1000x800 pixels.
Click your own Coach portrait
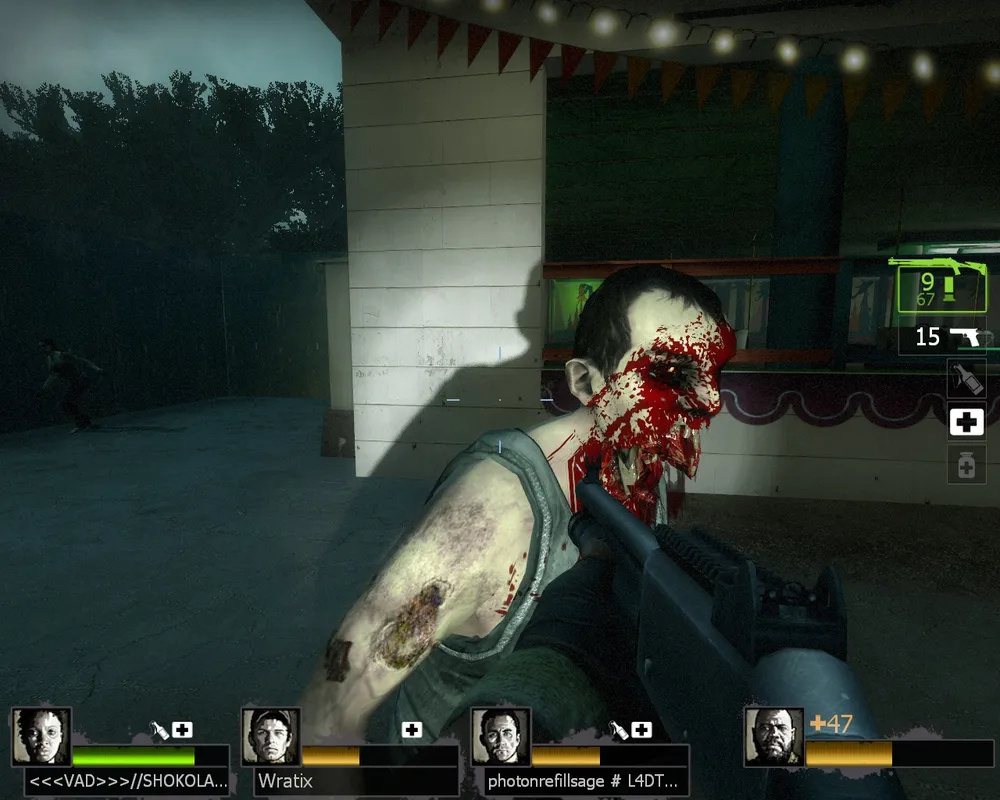coord(774,737)
